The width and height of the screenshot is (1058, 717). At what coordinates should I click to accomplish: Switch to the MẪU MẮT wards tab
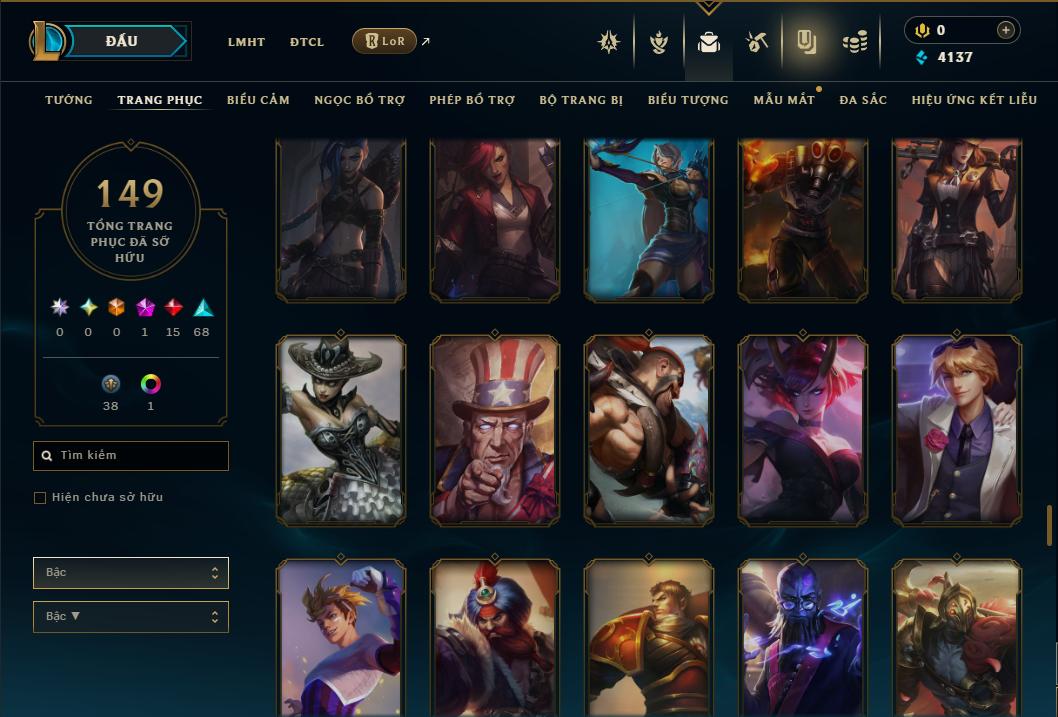(x=784, y=100)
